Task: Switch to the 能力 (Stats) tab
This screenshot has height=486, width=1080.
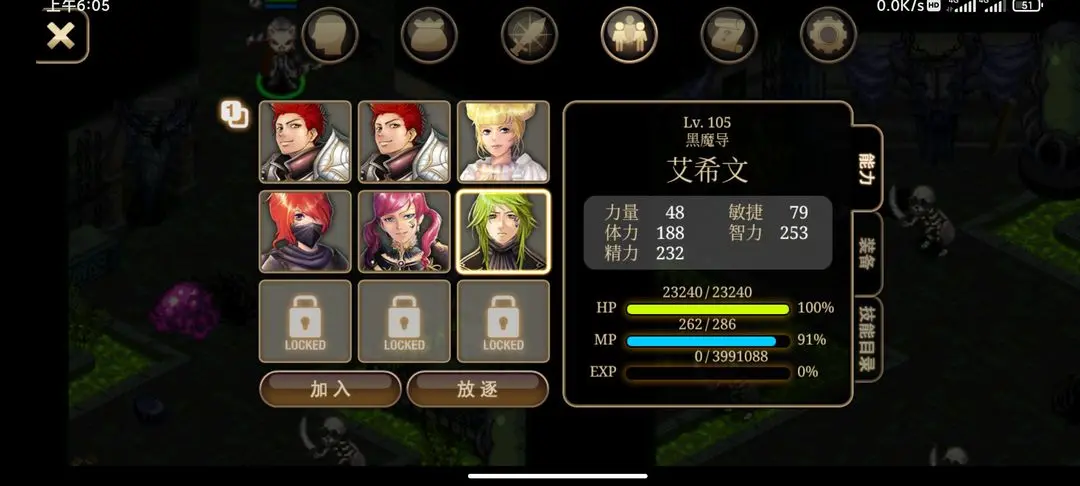Action: coord(867,170)
